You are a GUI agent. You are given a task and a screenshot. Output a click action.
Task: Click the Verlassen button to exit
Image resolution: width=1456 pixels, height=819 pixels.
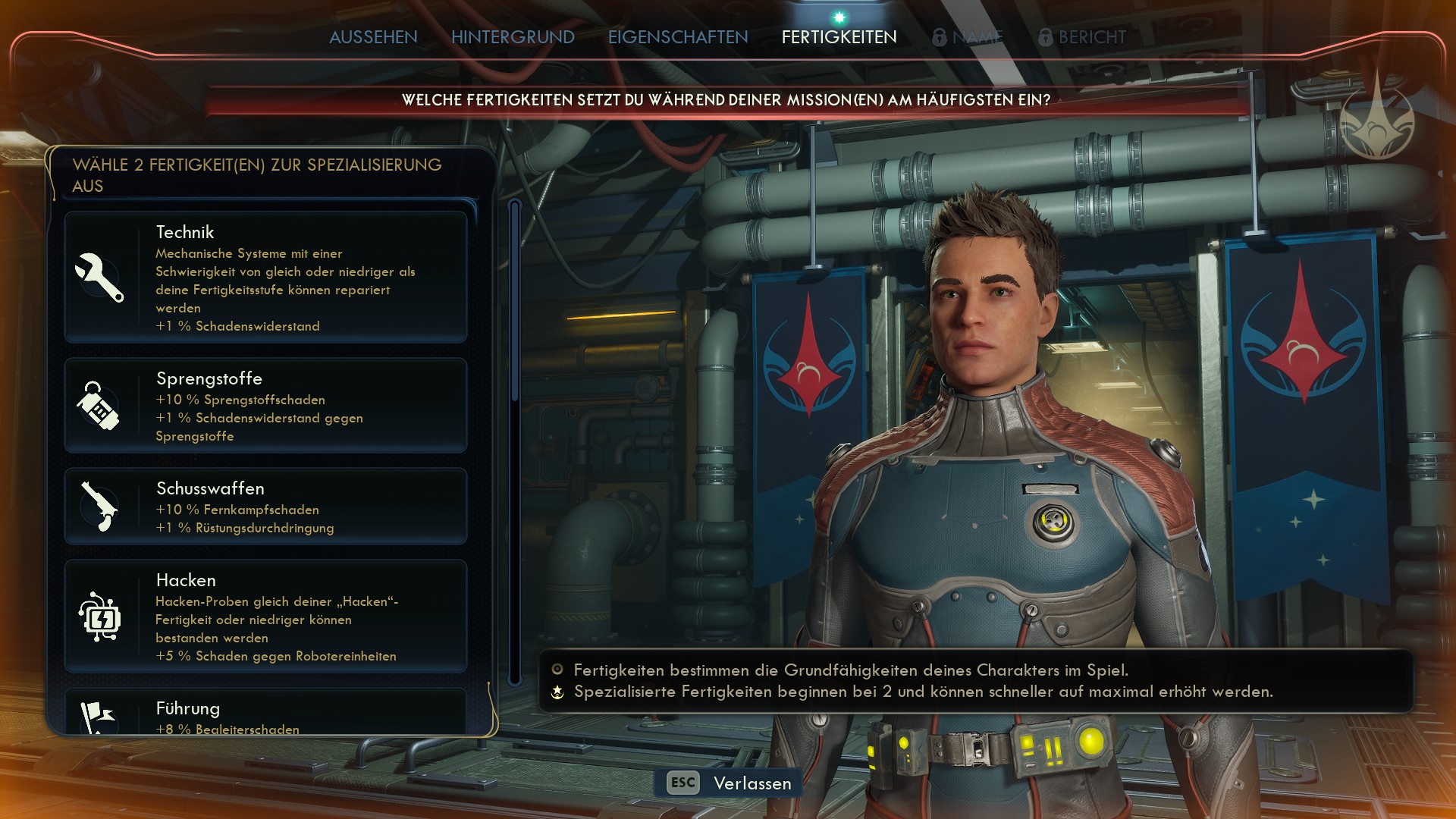[x=729, y=783]
